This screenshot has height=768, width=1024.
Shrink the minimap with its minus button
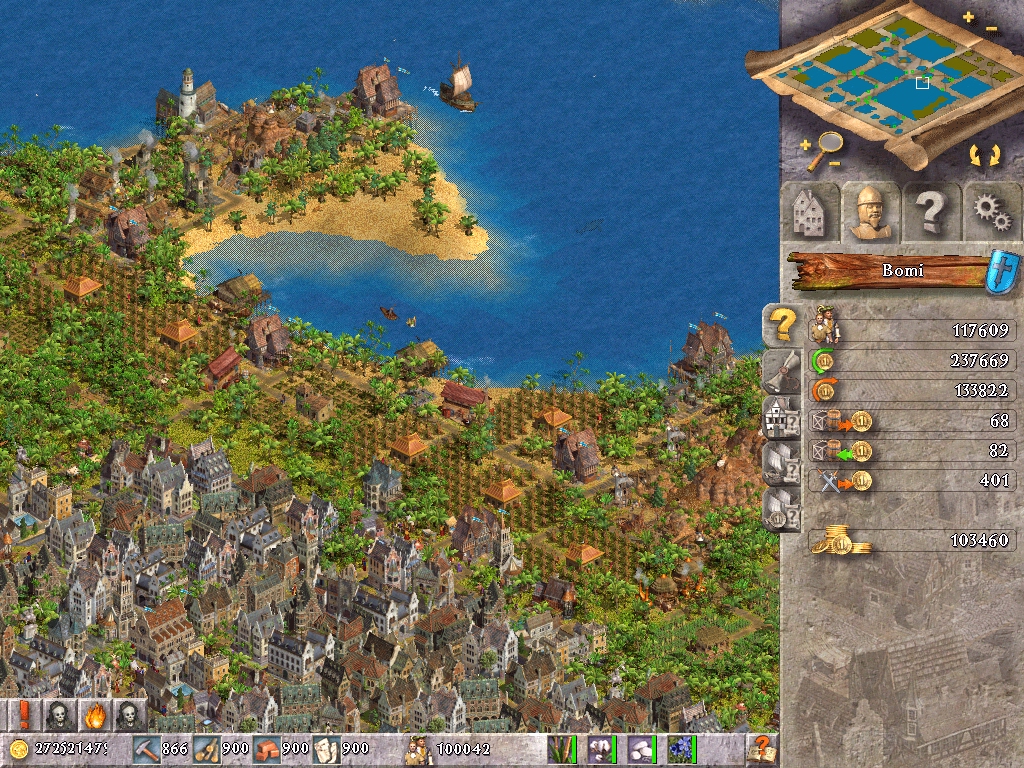point(991,29)
